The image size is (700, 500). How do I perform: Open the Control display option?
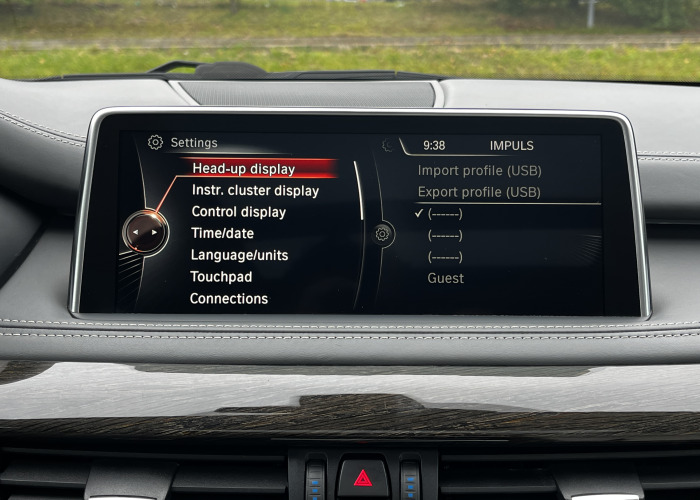pos(238,212)
